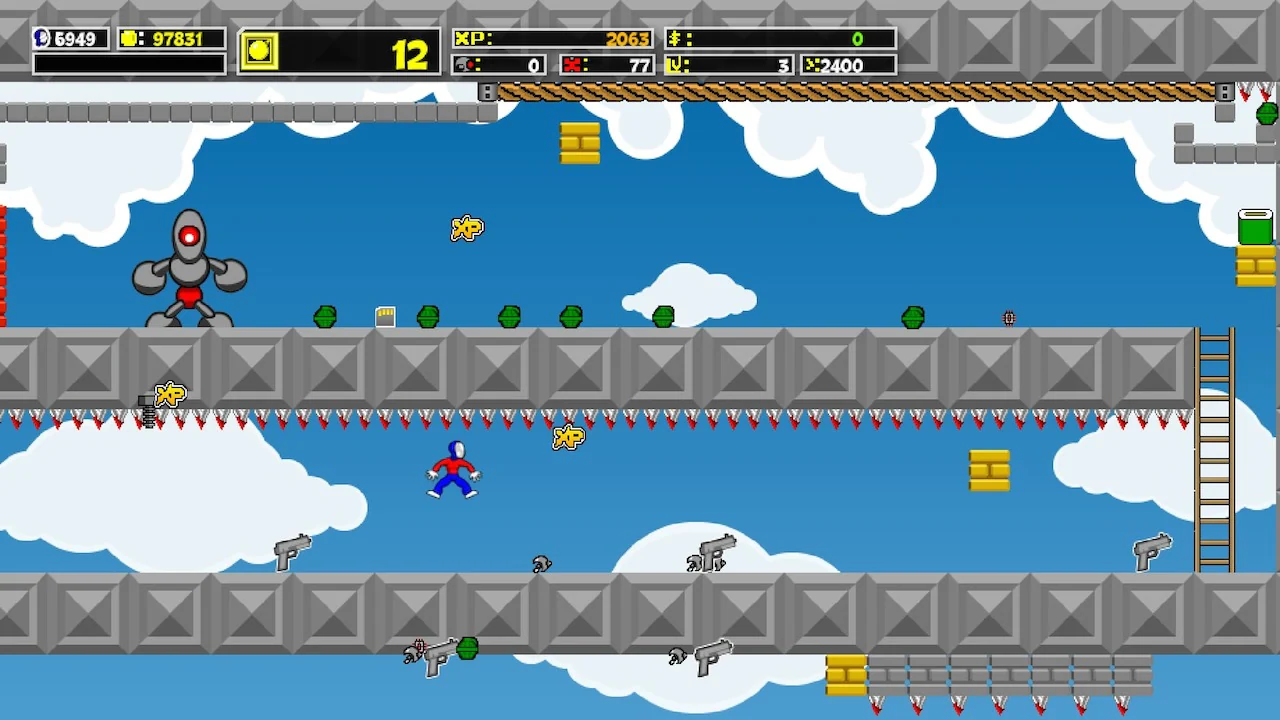Viewport: 1280px width, 720px height.
Task: Click the pistol lying on the lower-left platform
Action: [290, 551]
